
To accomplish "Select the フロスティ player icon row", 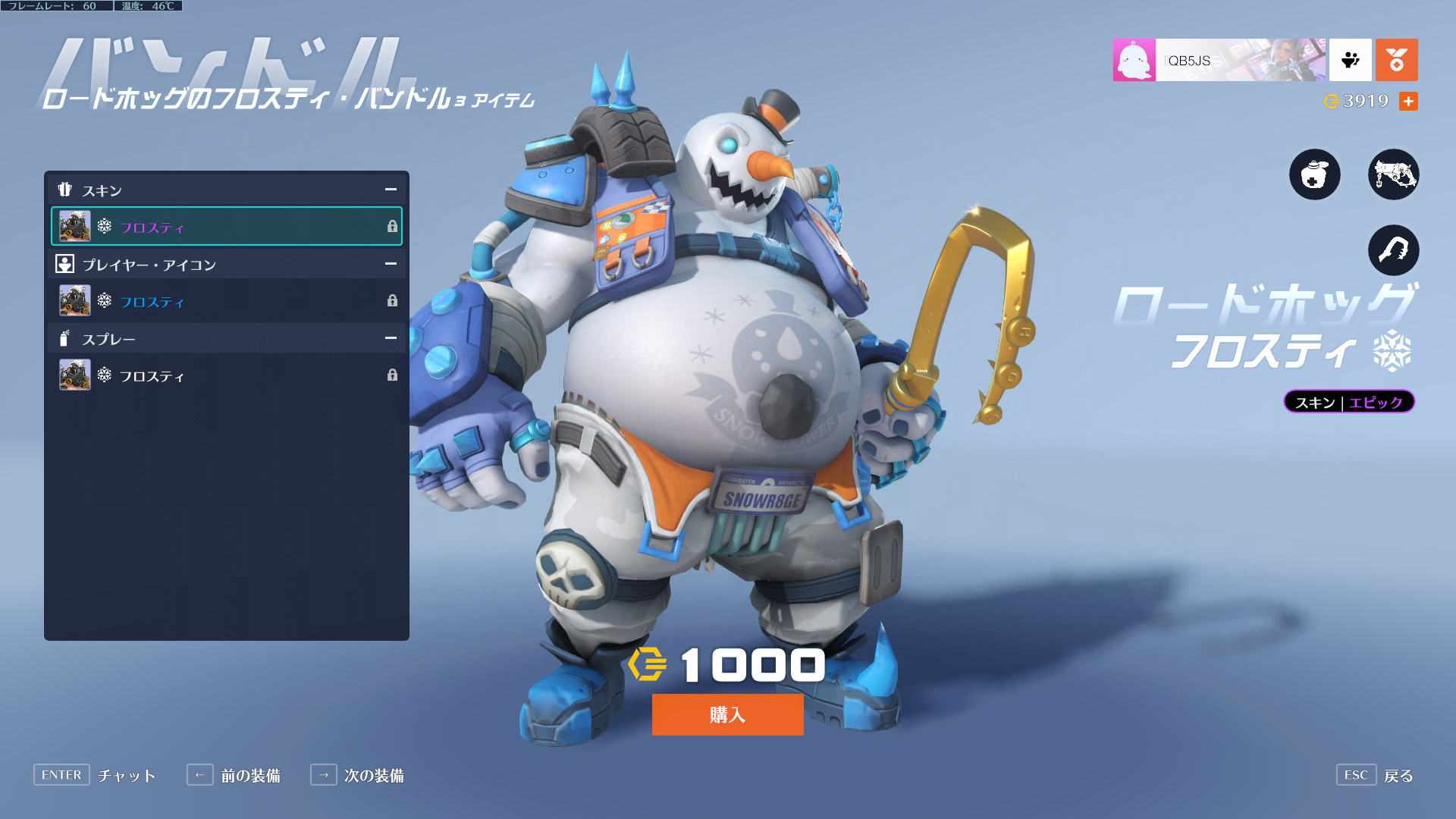I will click(x=226, y=301).
